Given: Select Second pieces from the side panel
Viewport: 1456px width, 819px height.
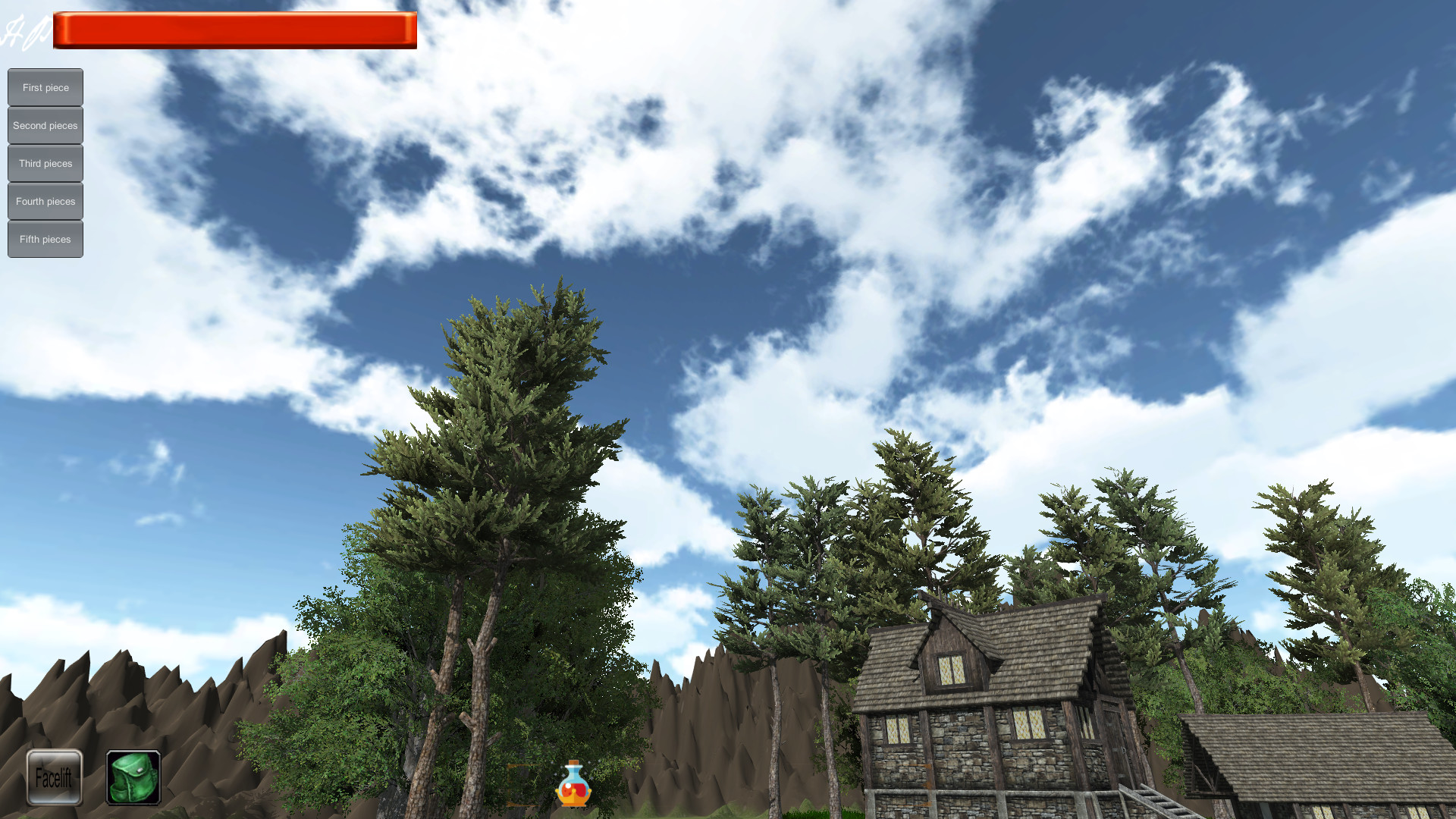Looking at the screenshot, I should pos(45,125).
